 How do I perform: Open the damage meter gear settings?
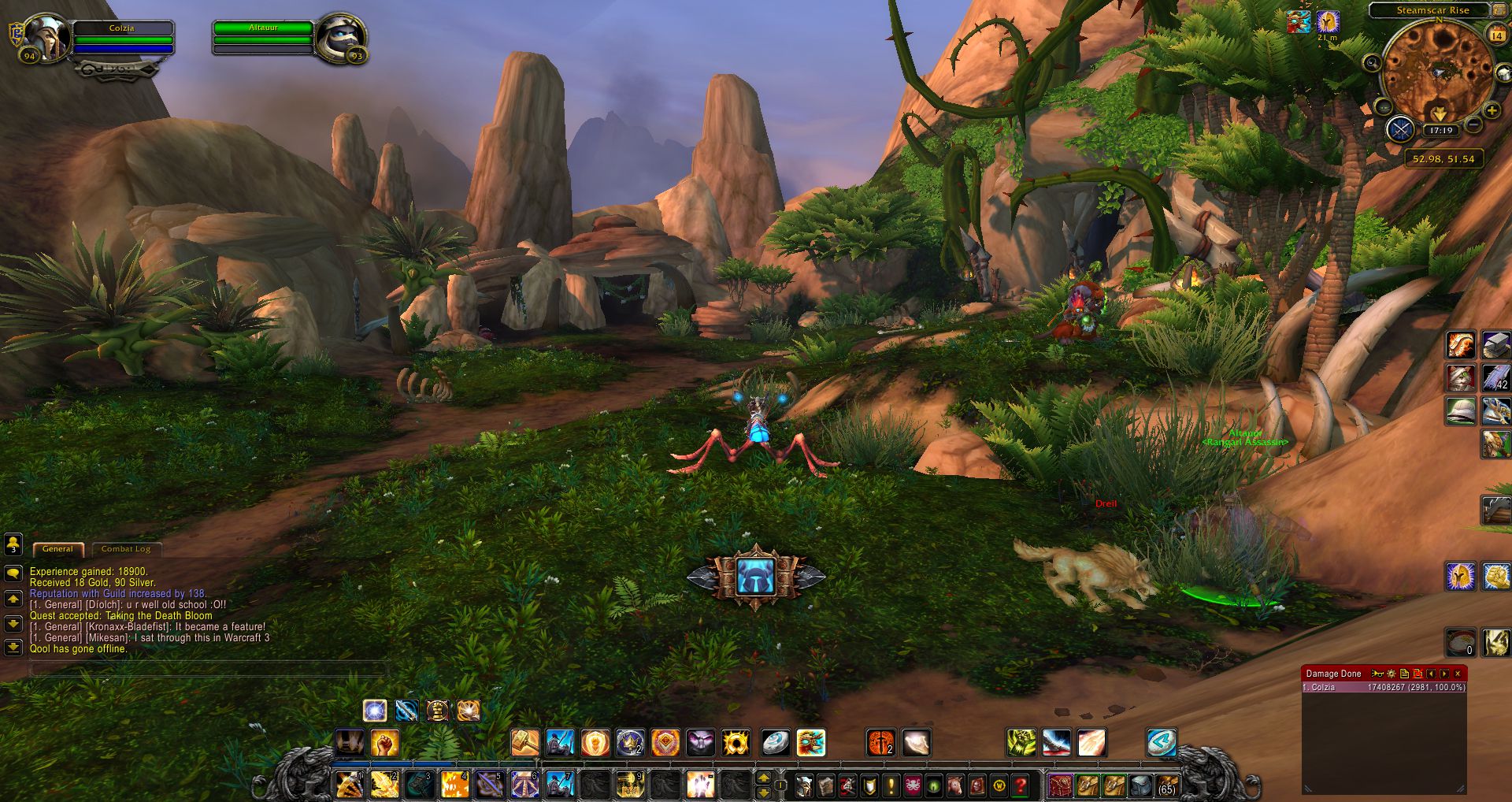(1392, 674)
